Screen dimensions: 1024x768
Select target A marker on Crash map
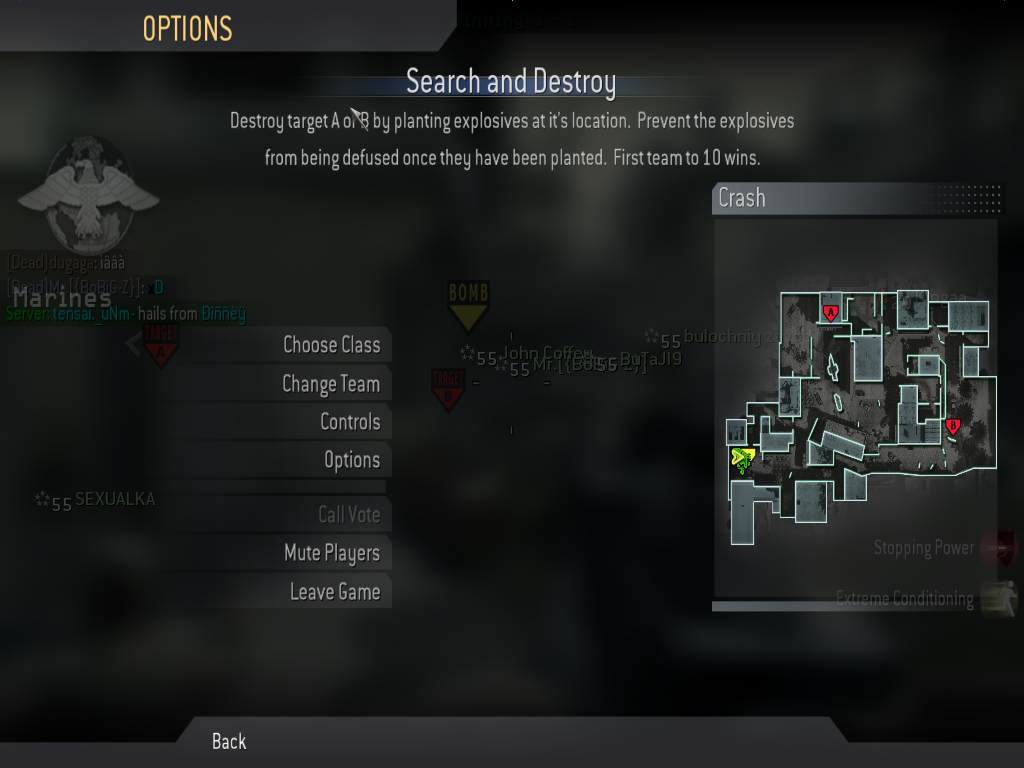(829, 312)
